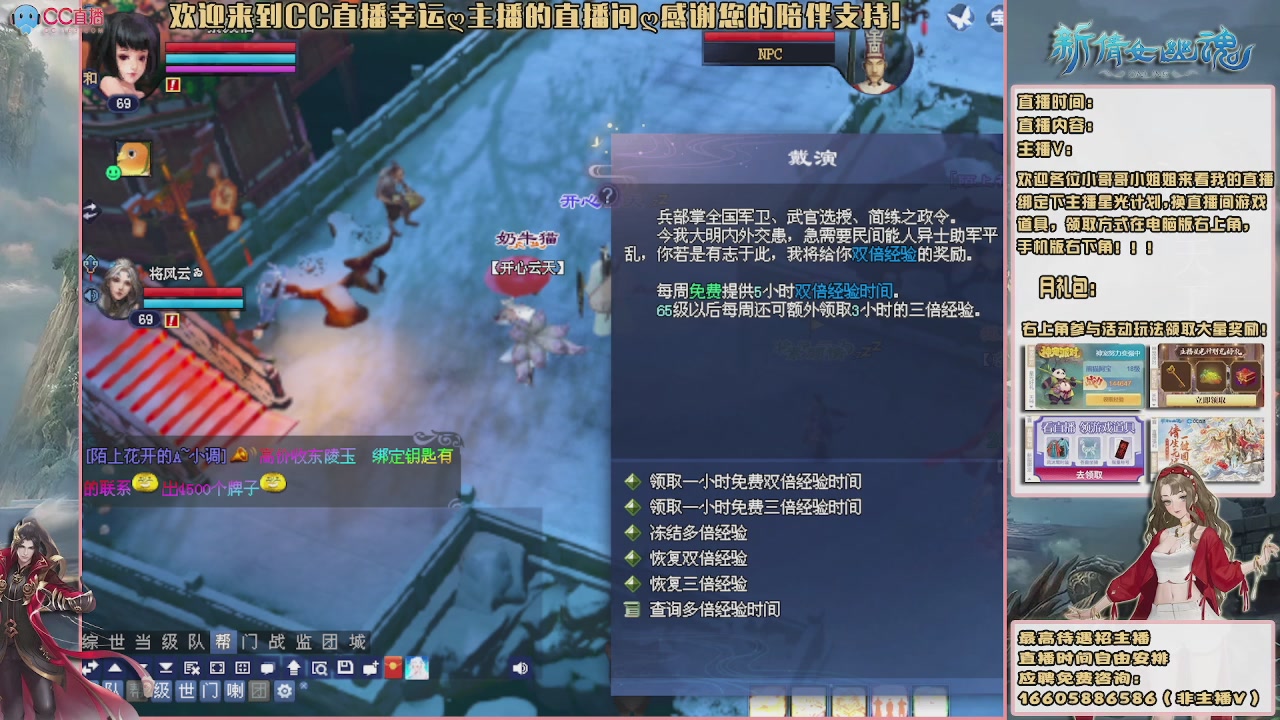Toggle the 喇 horn channel filter

point(236,691)
